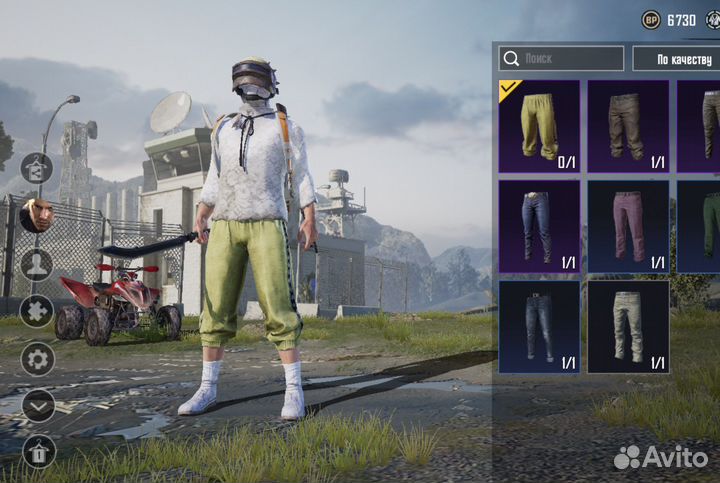Select the white-beige pants item
Viewport: 720px width, 483px height.
[627, 326]
